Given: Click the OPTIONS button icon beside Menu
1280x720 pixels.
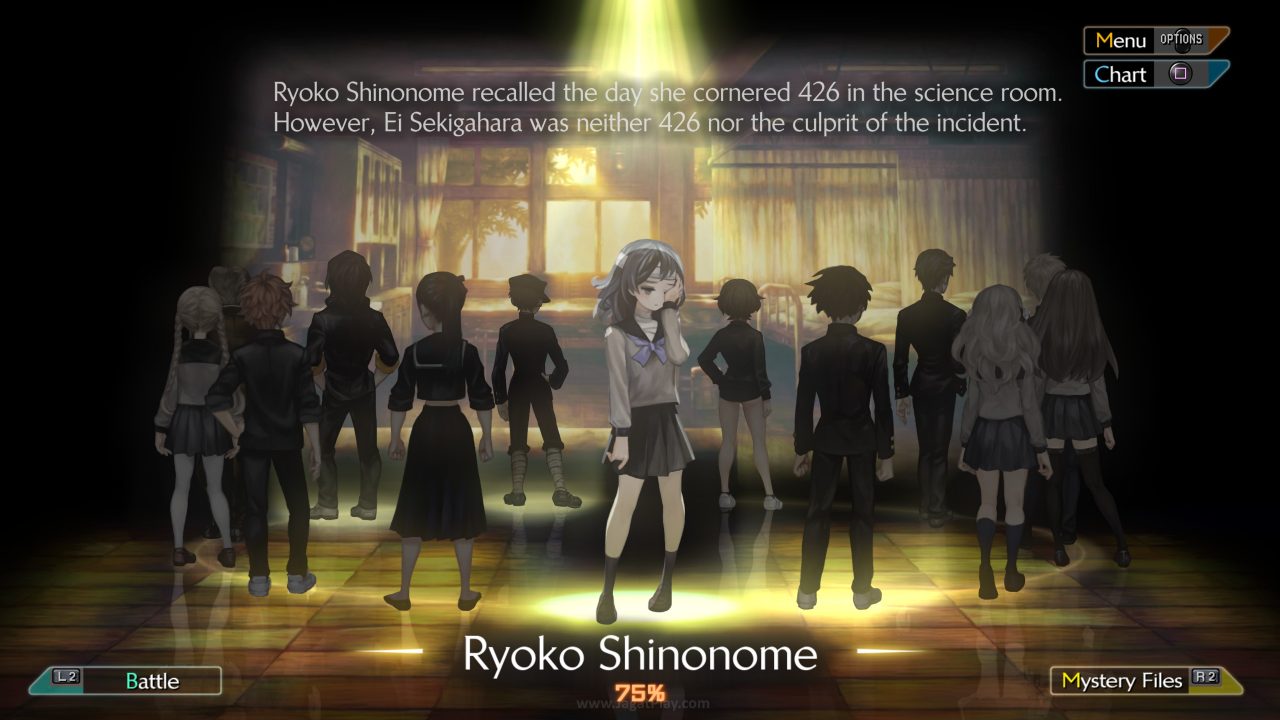Looking at the screenshot, I should (x=1181, y=37).
